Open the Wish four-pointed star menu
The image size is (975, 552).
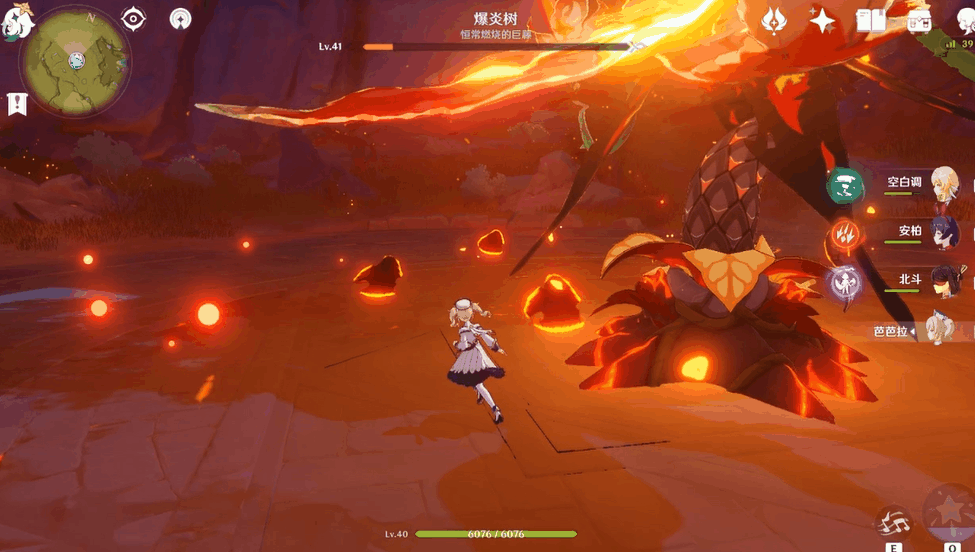[822, 21]
